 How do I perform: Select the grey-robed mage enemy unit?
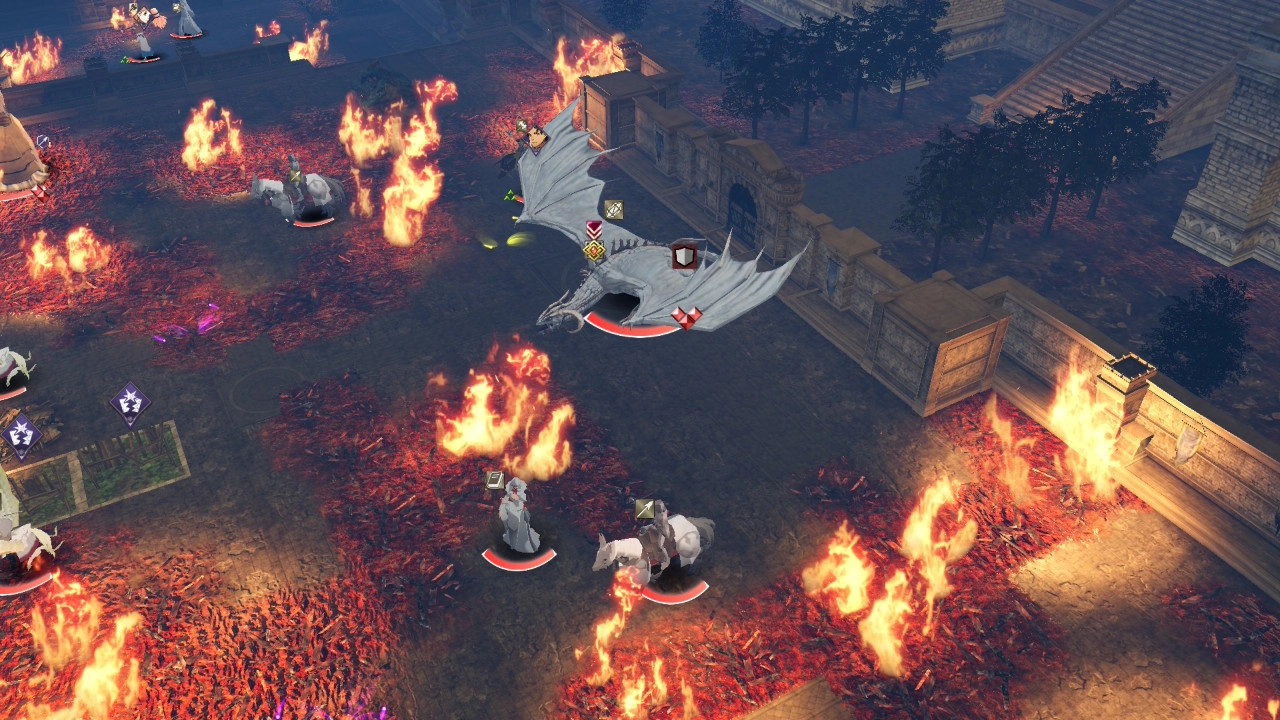click(x=518, y=516)
